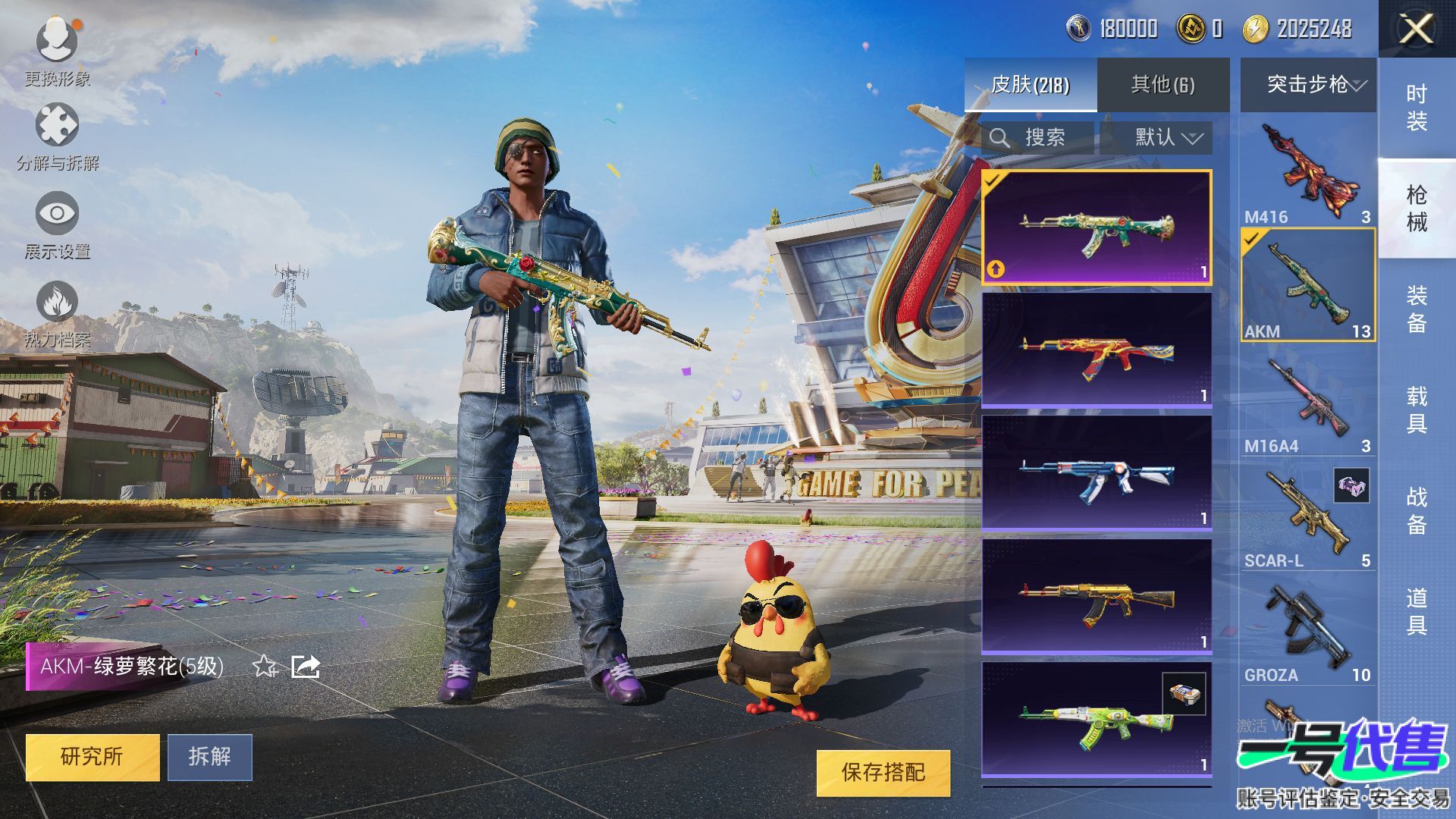Click the 搜索 search box
Image resolution: width=1456 pixels, height=819 pixels.
click(1037, 138)
